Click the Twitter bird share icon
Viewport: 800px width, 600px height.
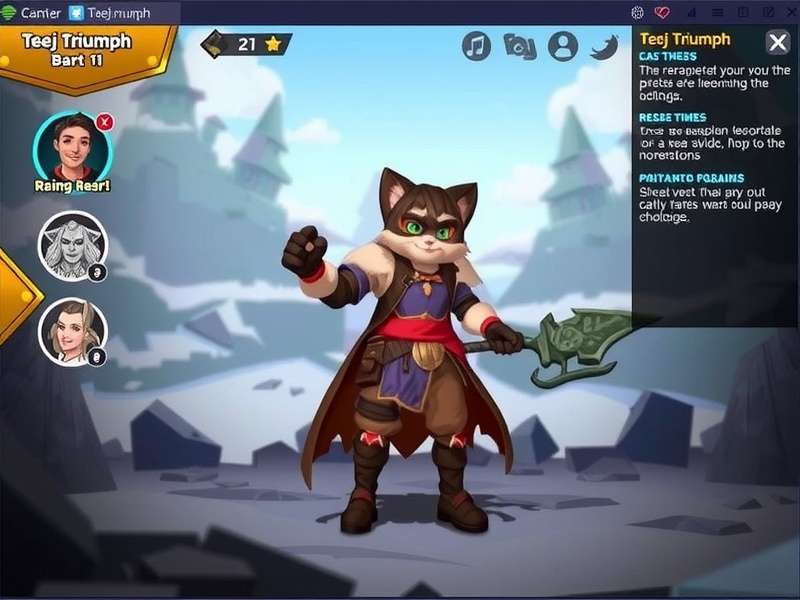point(606,46)
